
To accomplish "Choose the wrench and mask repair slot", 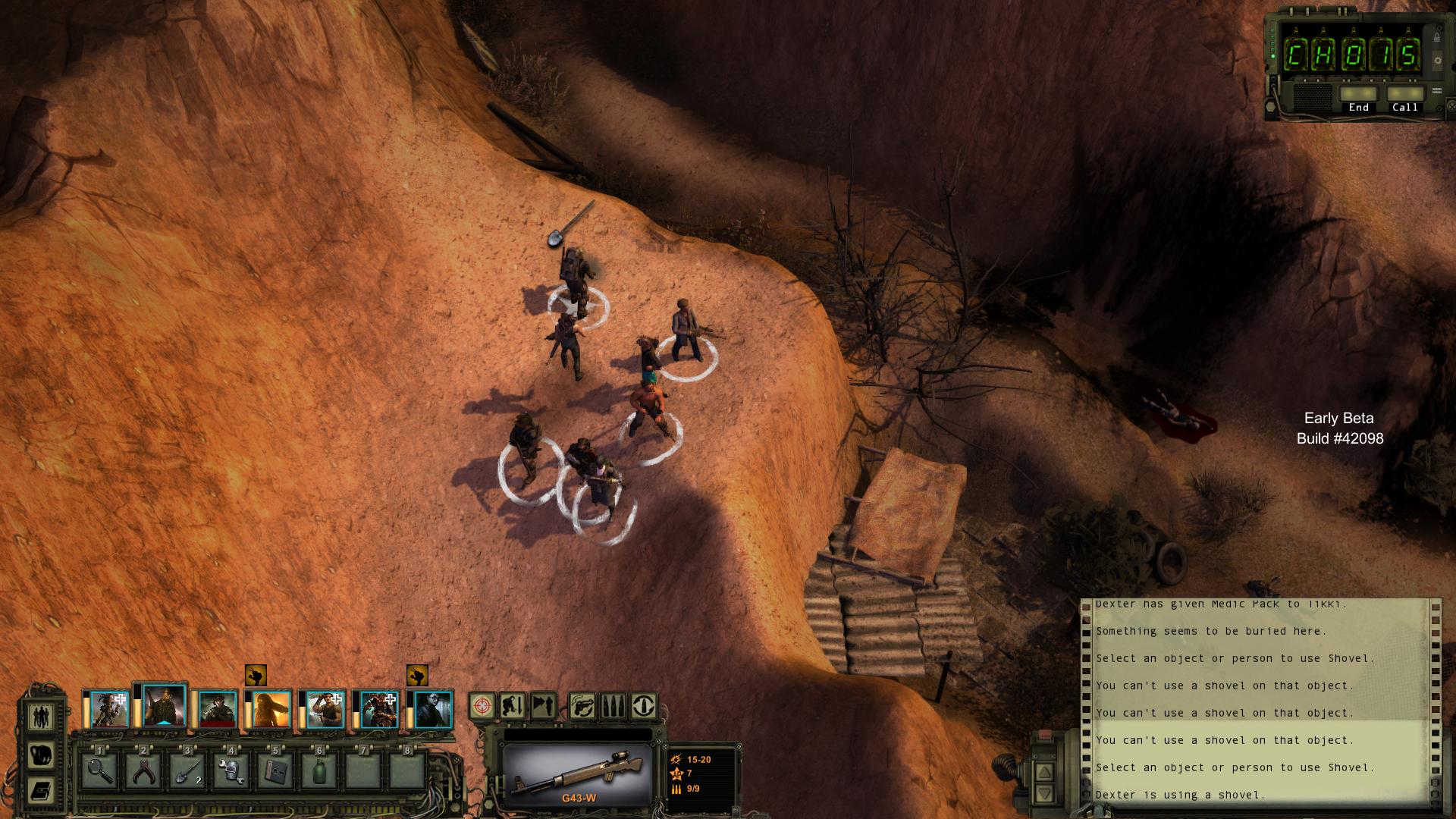I will pos(231,770).
